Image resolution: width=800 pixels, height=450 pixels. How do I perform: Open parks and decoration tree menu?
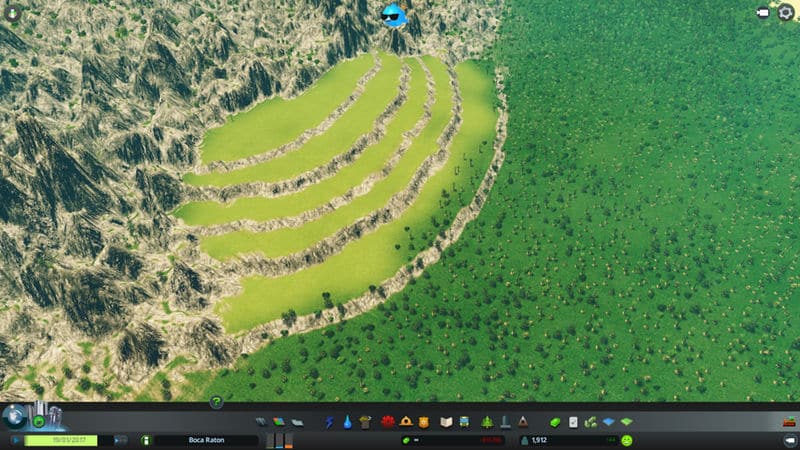pyautogui.click(x=487, y=422)
